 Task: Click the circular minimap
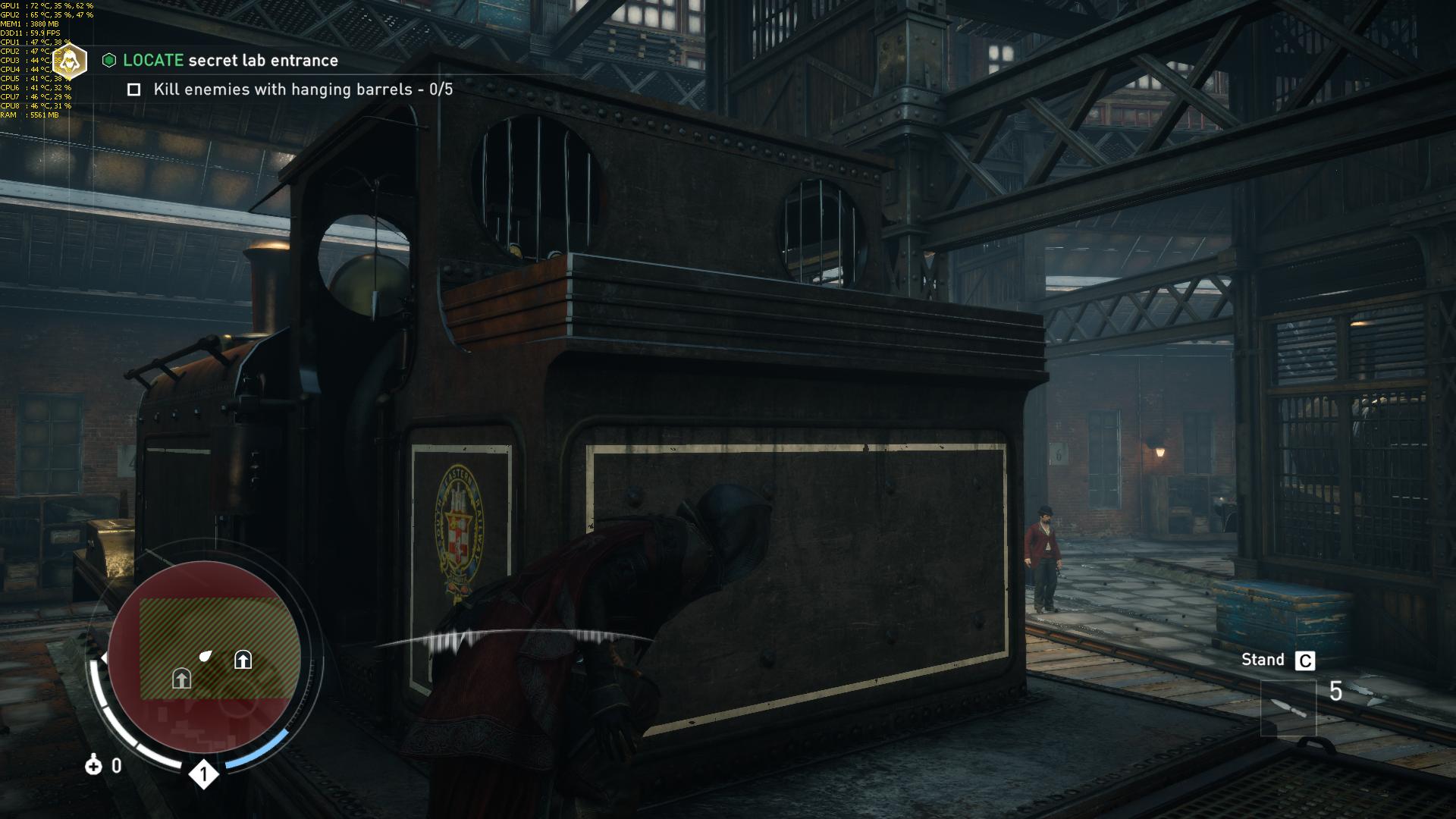tap(205, 658)
